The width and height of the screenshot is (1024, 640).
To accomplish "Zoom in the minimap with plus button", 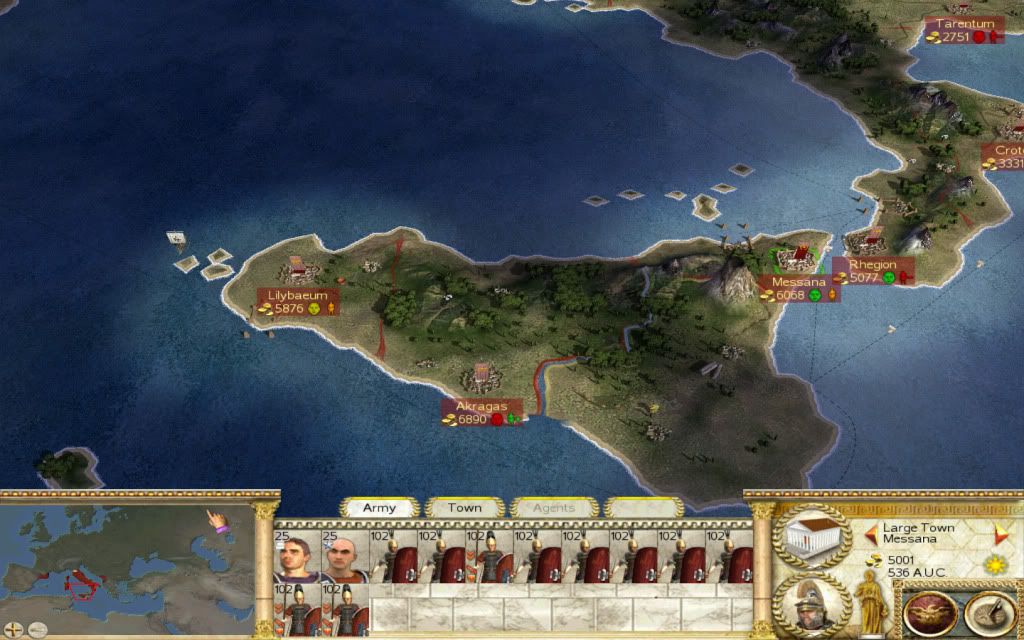I will (13, 630).
